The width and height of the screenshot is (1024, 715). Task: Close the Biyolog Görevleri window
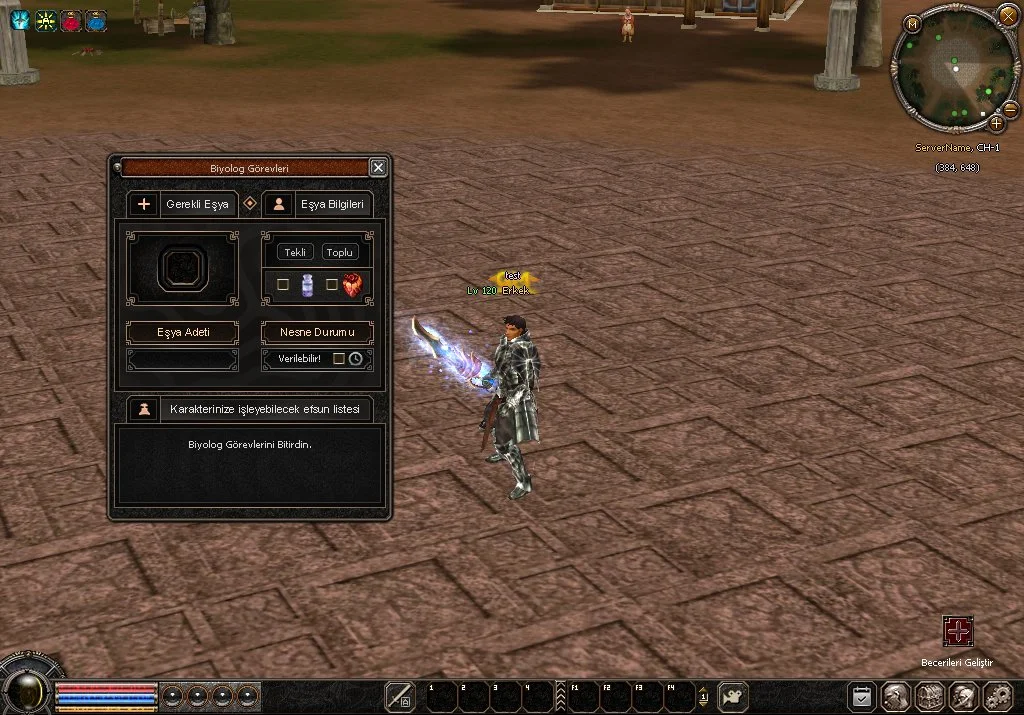(377, 168)
